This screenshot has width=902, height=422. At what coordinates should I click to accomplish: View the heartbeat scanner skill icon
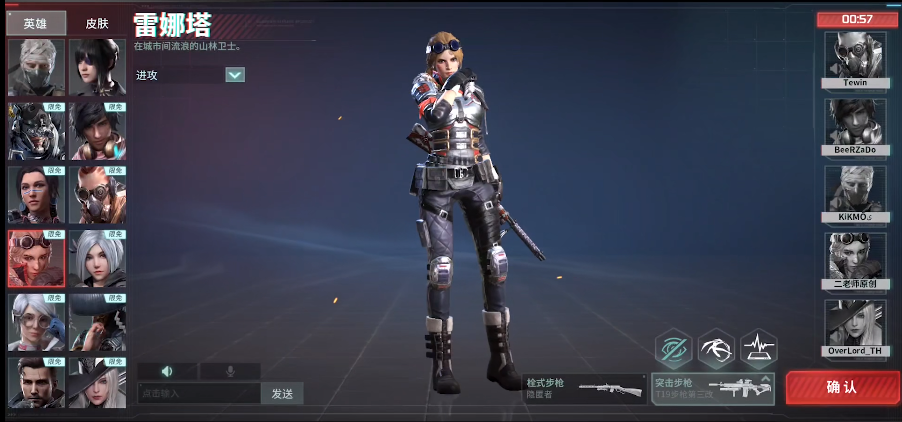[x=759, y=348]
